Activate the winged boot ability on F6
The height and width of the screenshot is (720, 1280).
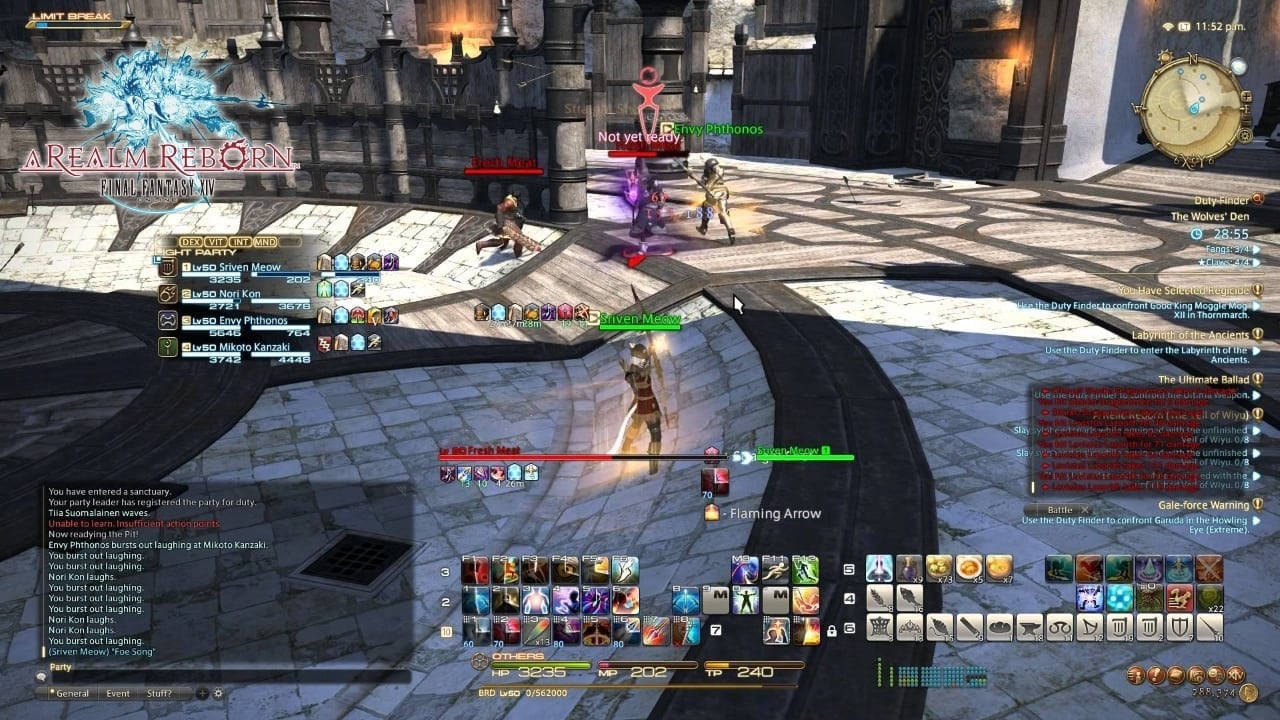pos(625,571)
